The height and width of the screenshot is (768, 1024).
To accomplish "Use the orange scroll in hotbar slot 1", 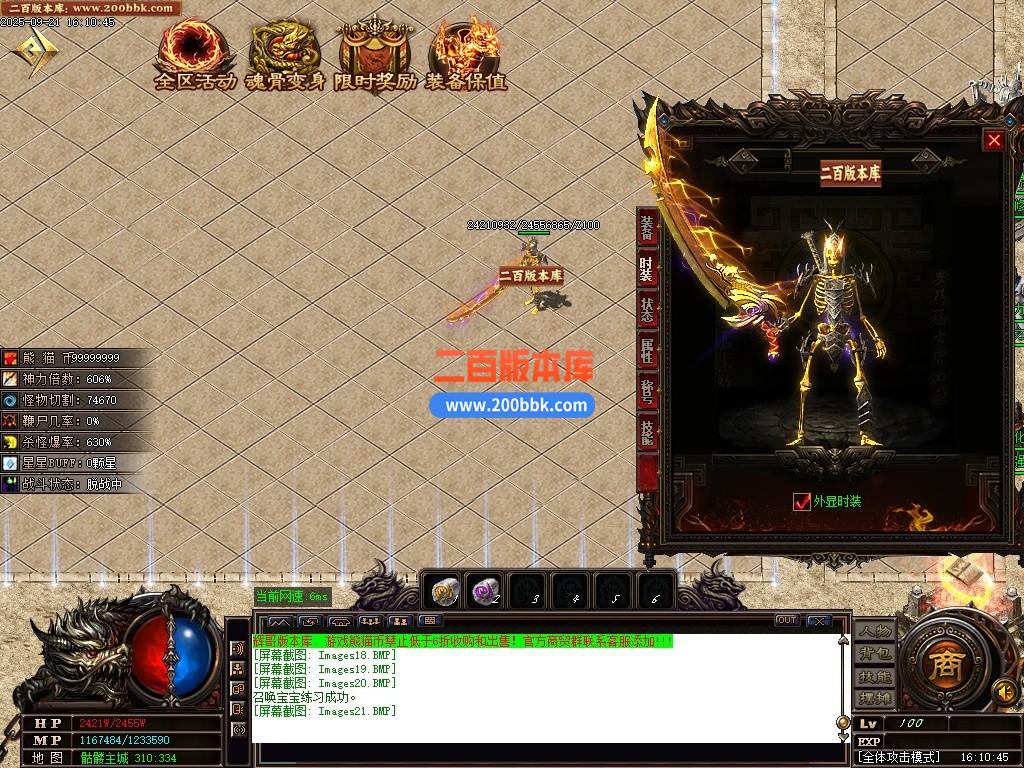I will pyautogui.click(x=444, y=593).
